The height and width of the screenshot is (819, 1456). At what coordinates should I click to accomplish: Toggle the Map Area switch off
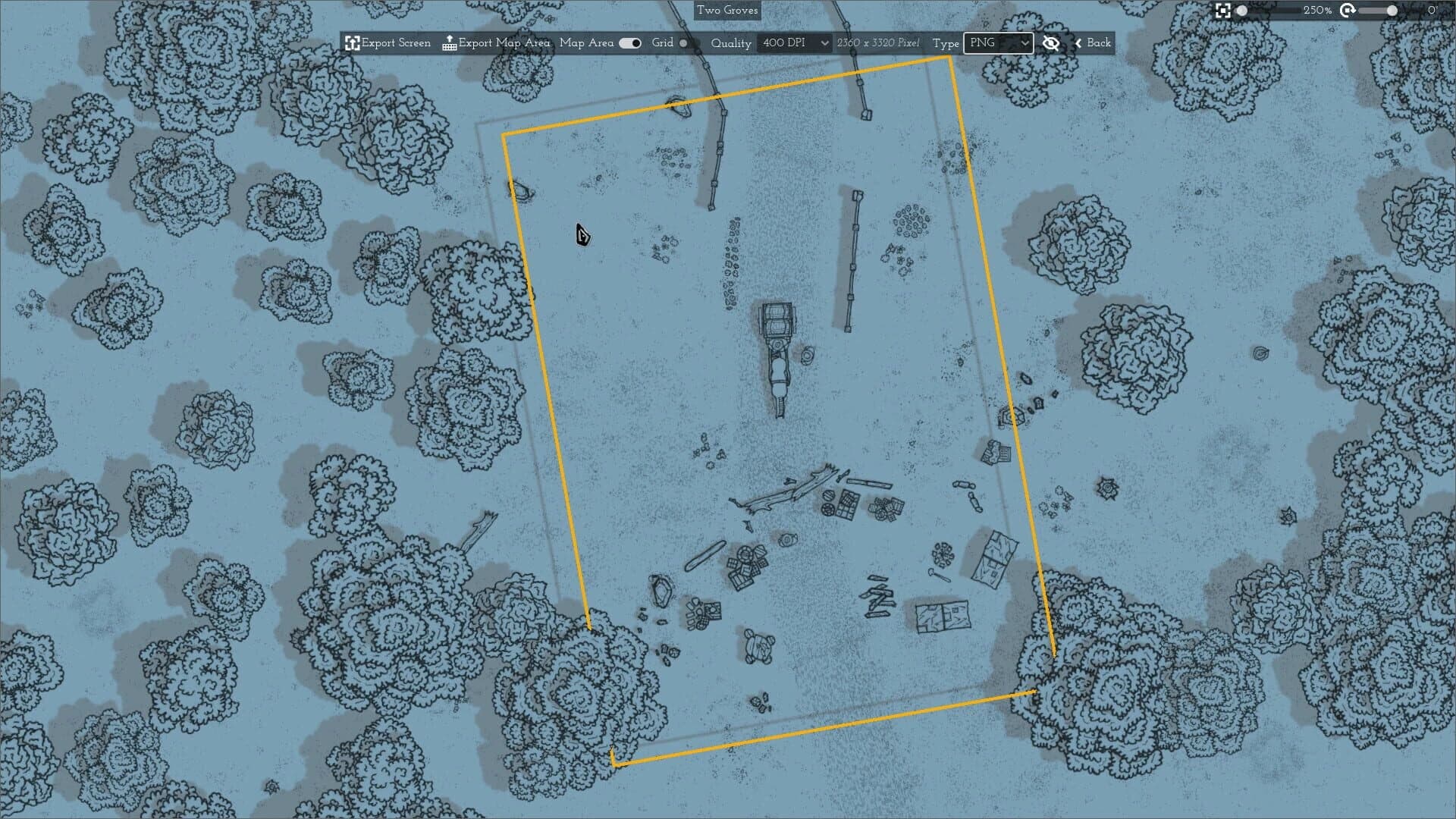[x=629, y=43]
